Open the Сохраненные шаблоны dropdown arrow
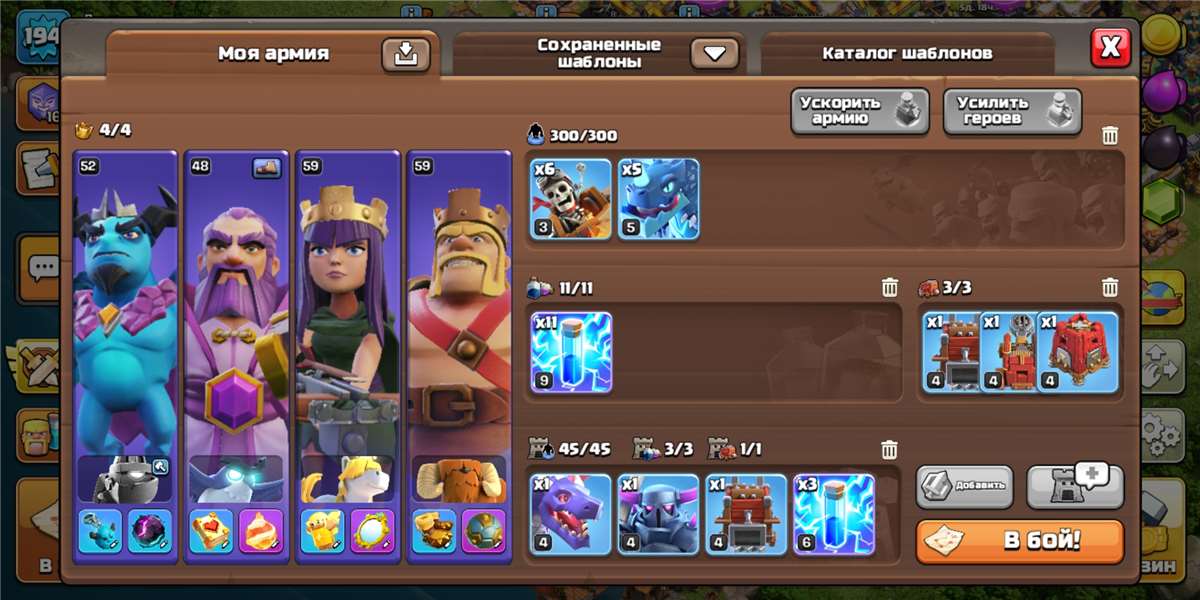This screenshot has height=600, width=1200. pos(714,53)
